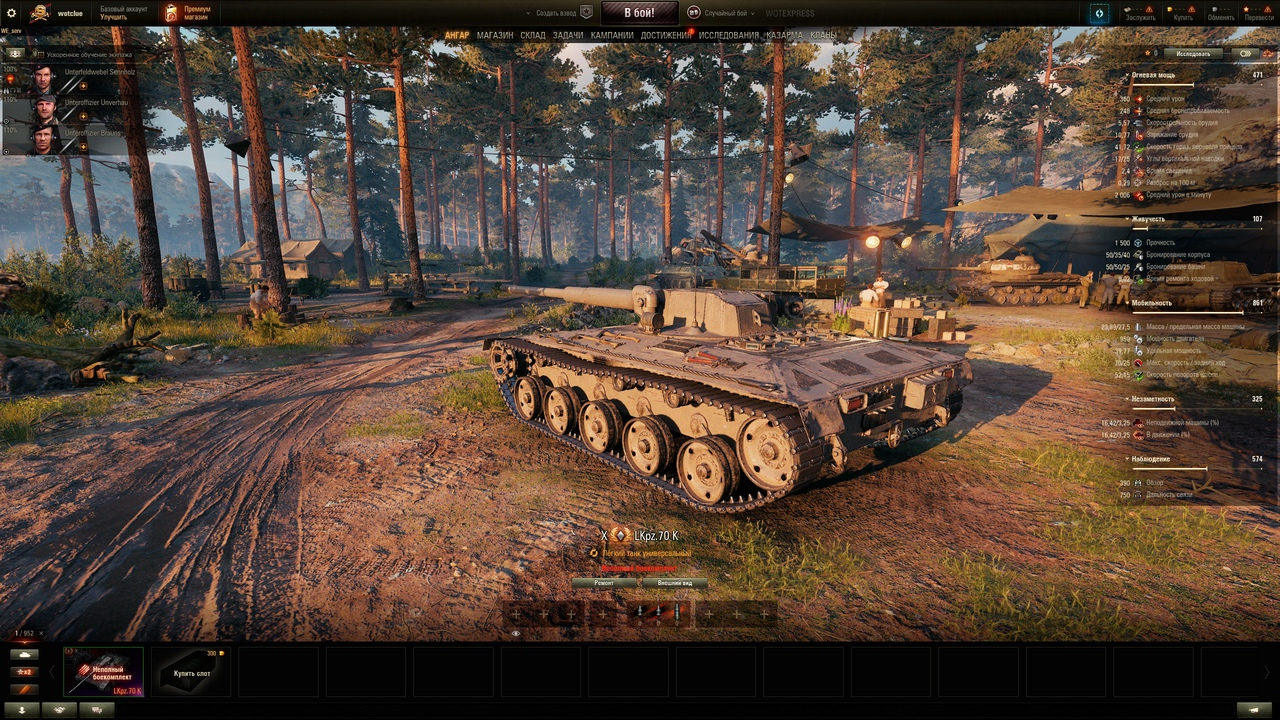Viewport: 1280px width, 720px height.
Task: Click the Исследовать research button
Action: [1192, 54]
